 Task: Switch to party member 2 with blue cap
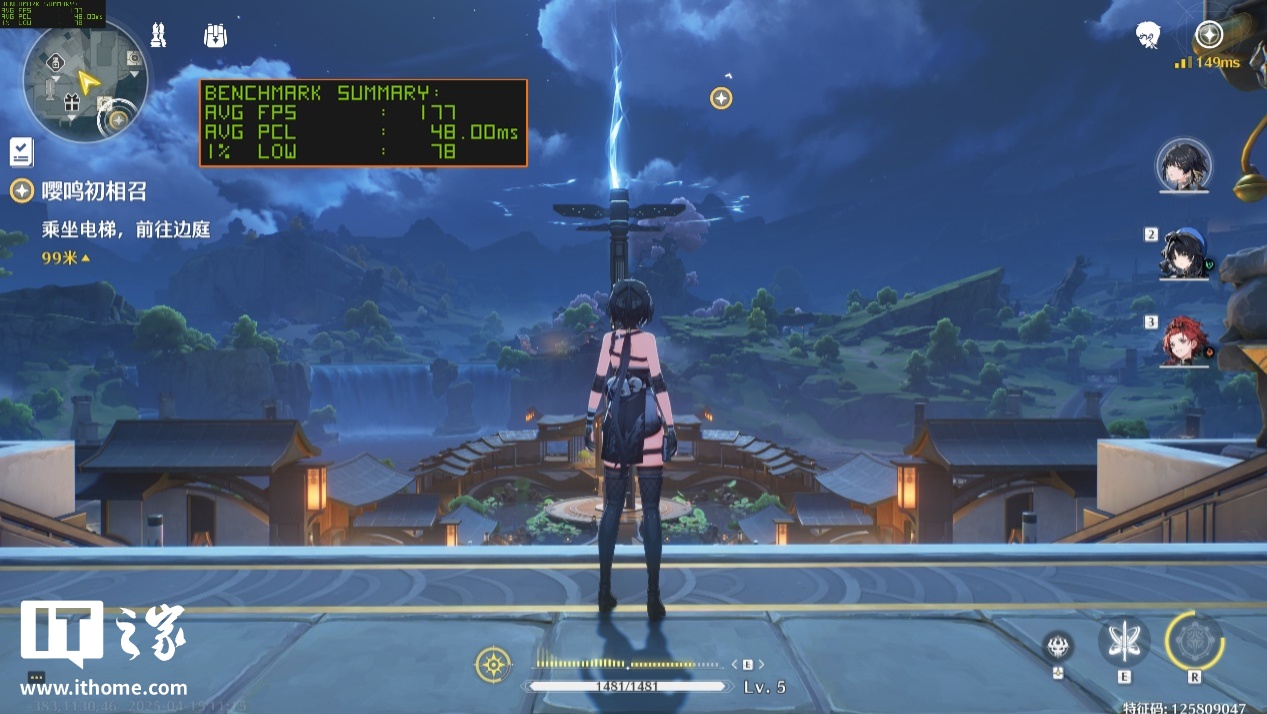pyautogui.click(x=1186, y=252)
